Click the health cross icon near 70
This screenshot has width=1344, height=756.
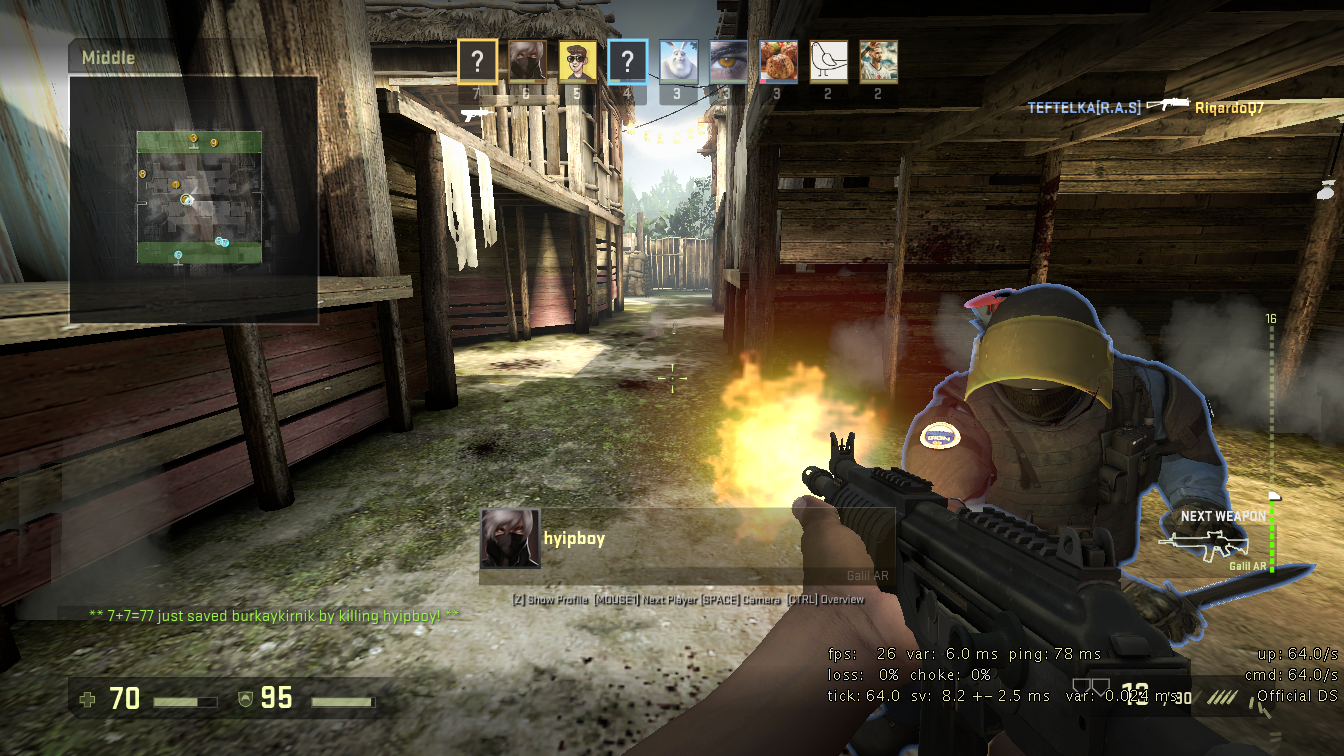pyautogui.click(x=85, y=699)
